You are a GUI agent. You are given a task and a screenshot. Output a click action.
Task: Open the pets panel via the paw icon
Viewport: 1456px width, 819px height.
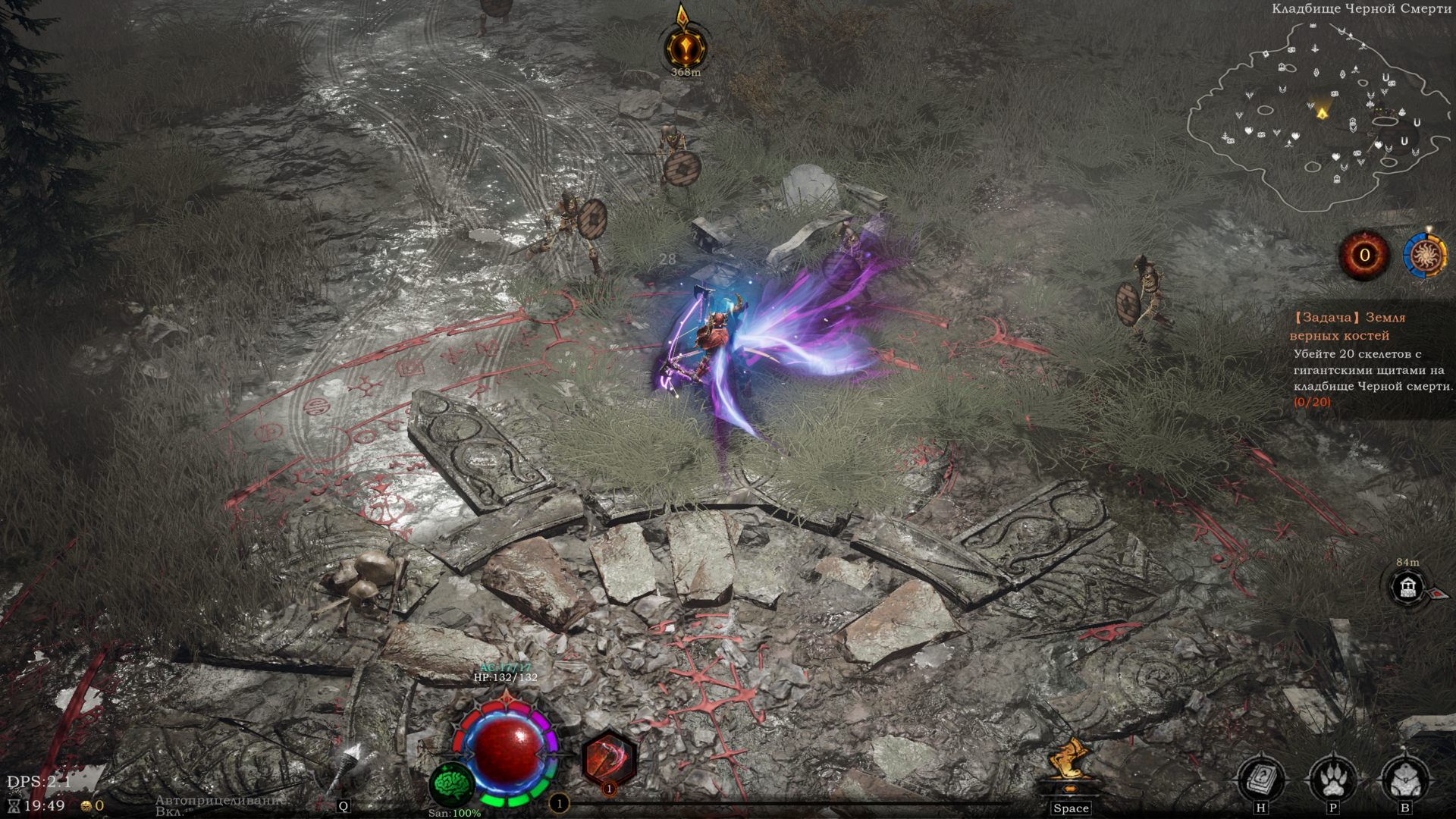(1332, 777)
